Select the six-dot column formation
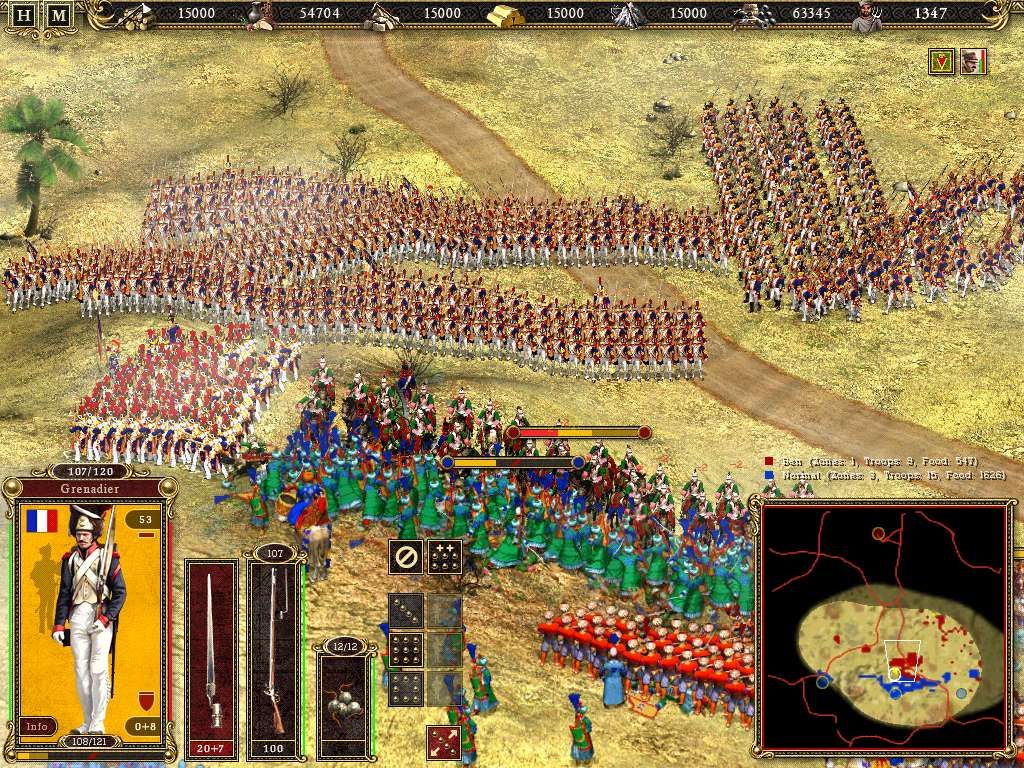1024x768 pixels. point(405,688)
